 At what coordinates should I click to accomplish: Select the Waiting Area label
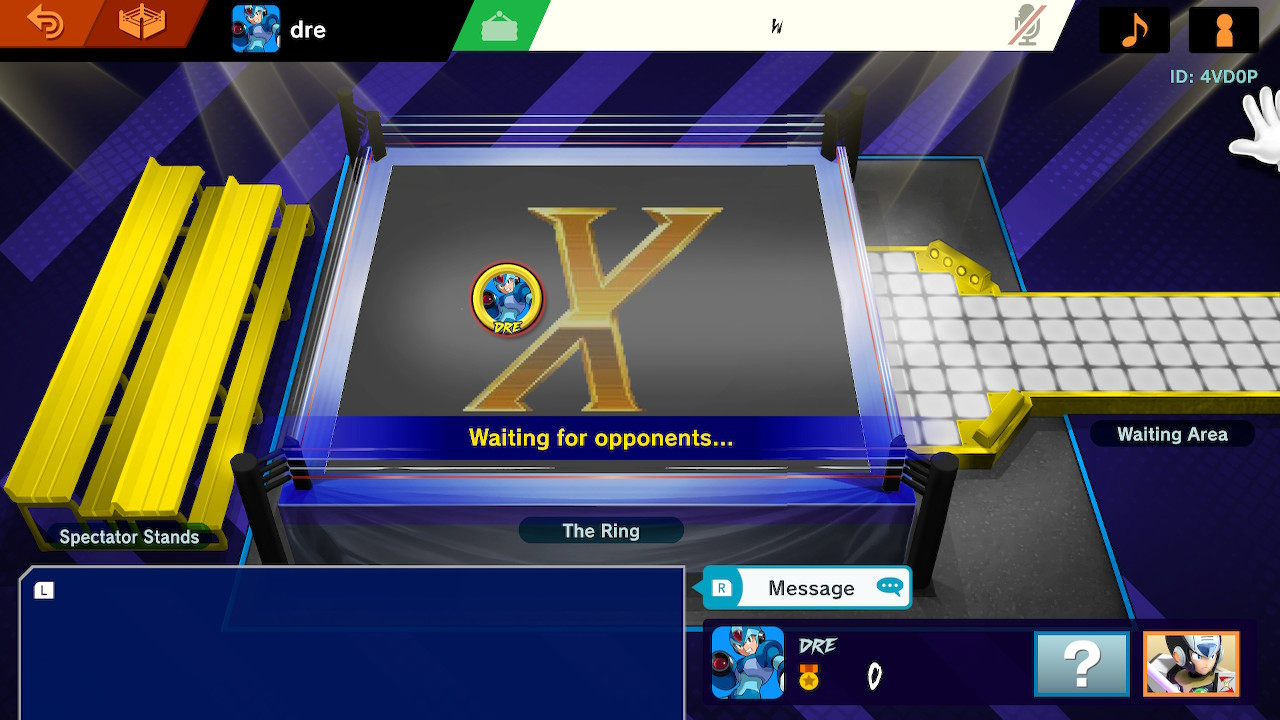pos(1172,434)
